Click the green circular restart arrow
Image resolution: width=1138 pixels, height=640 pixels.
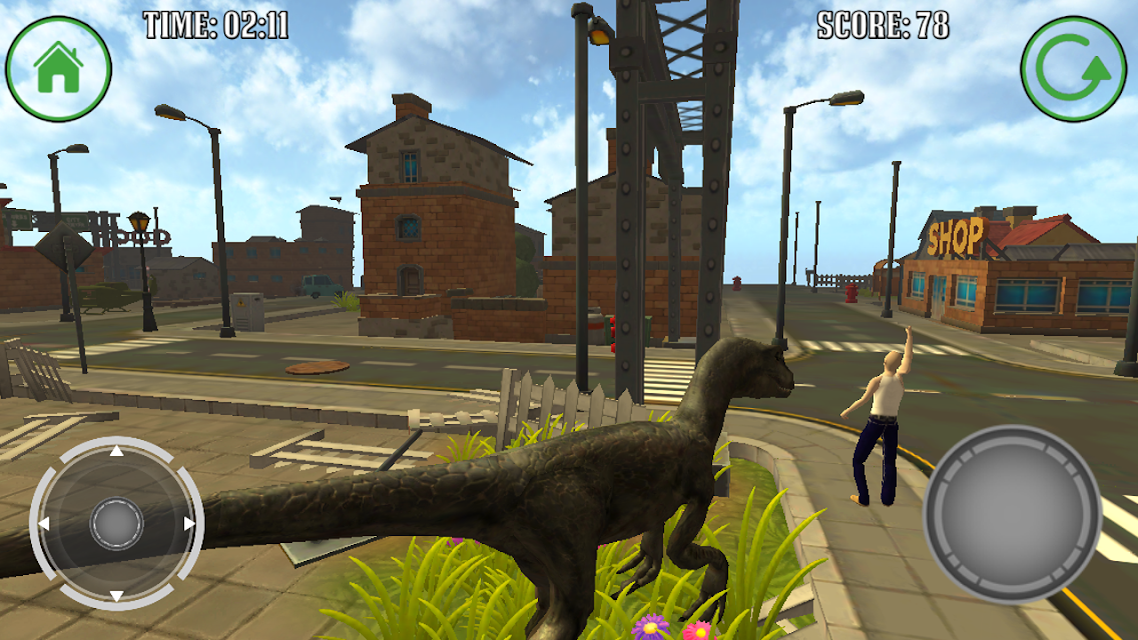[1073, 69]
